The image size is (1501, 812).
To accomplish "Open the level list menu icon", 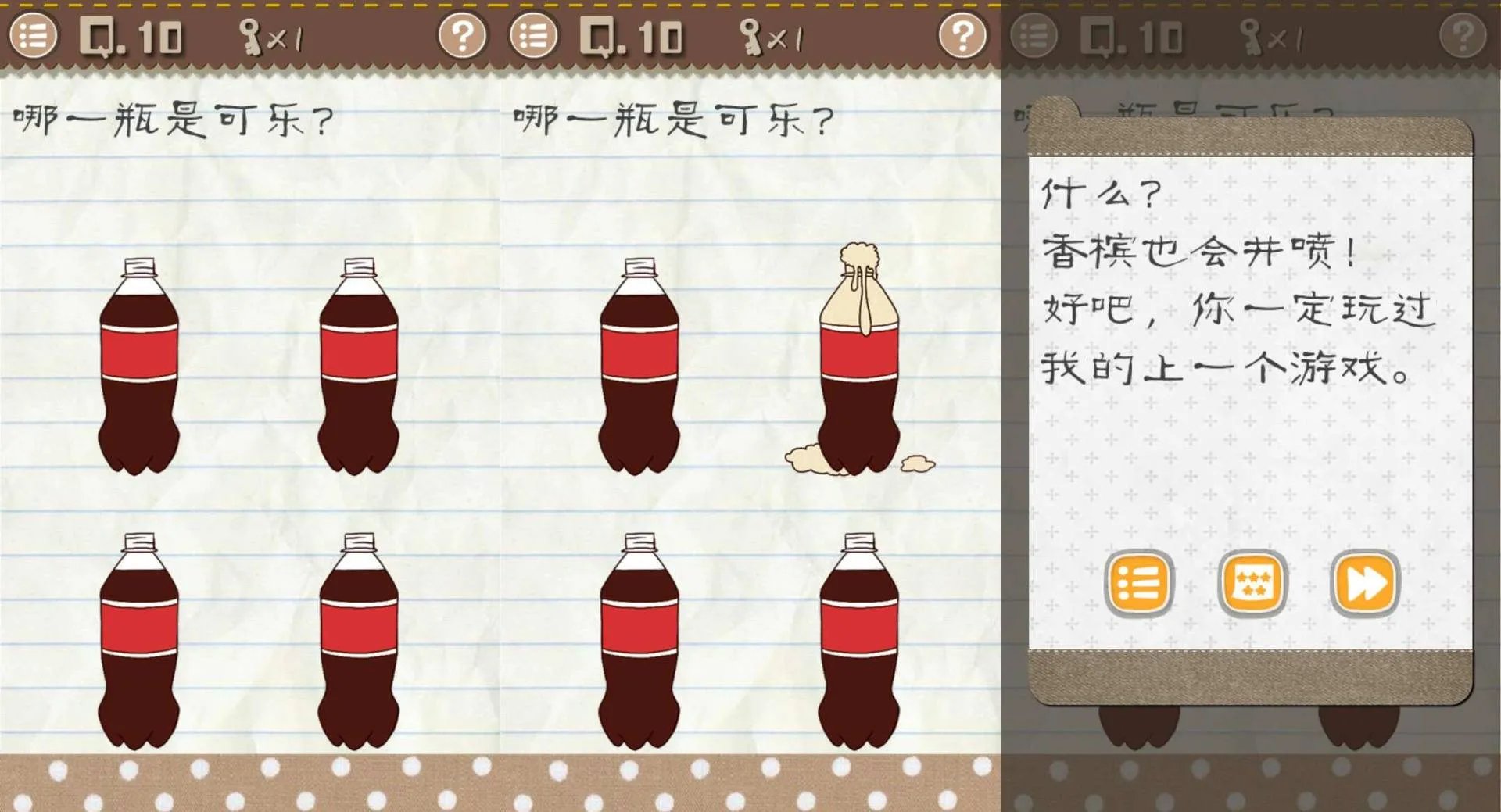I will click(x=35, y=34).
